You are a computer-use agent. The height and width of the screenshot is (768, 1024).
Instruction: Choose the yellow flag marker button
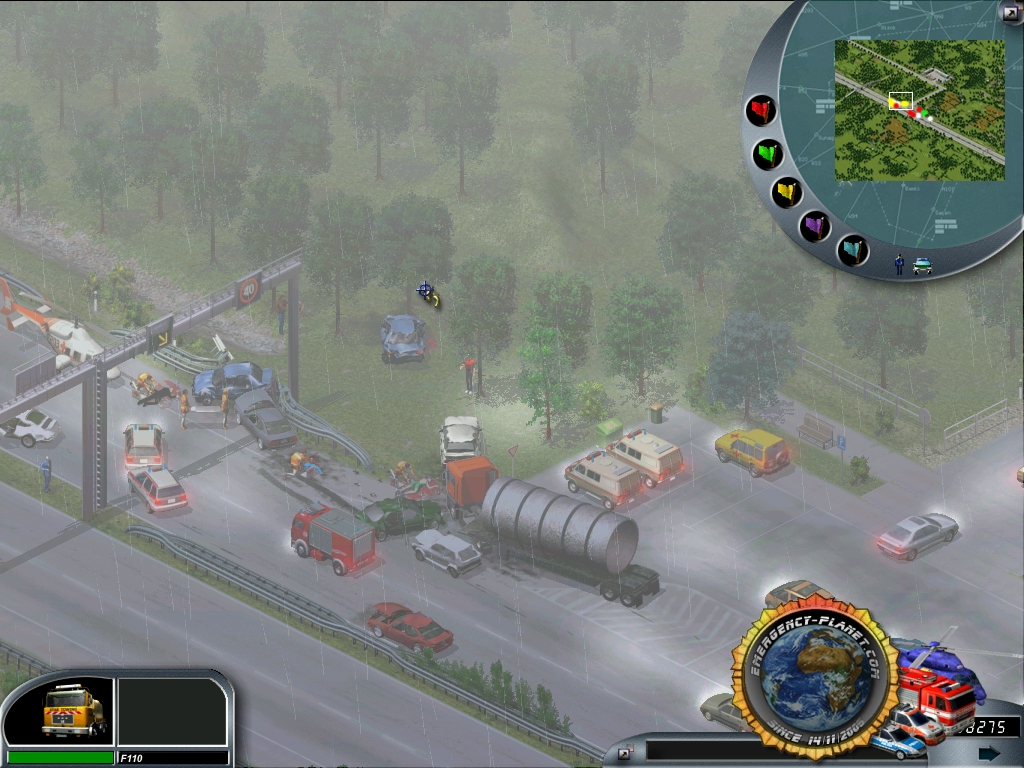pos(787,191)
